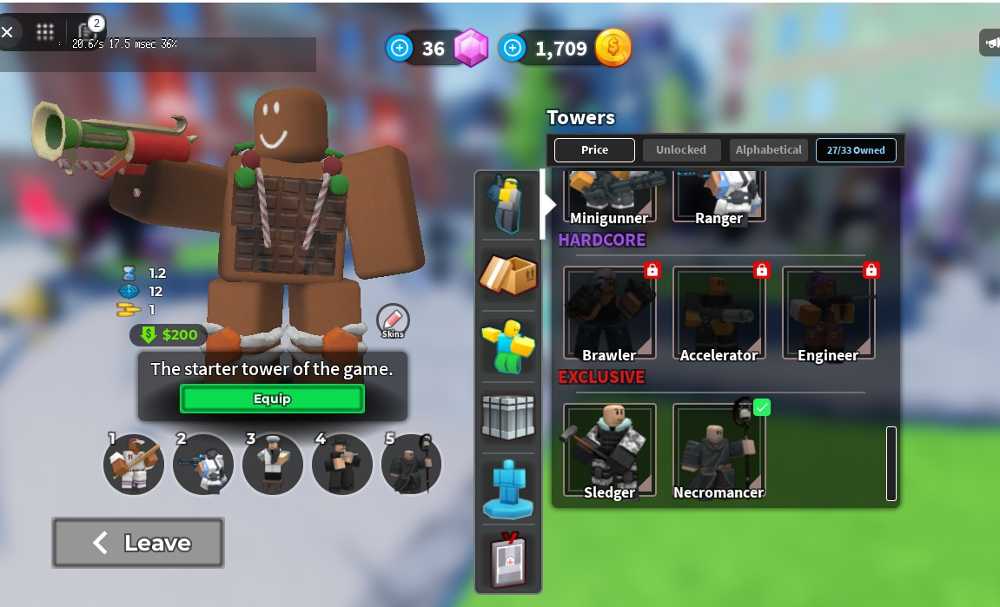
Task: Switch to the Unlocked filter
Action: click(681, 150)
